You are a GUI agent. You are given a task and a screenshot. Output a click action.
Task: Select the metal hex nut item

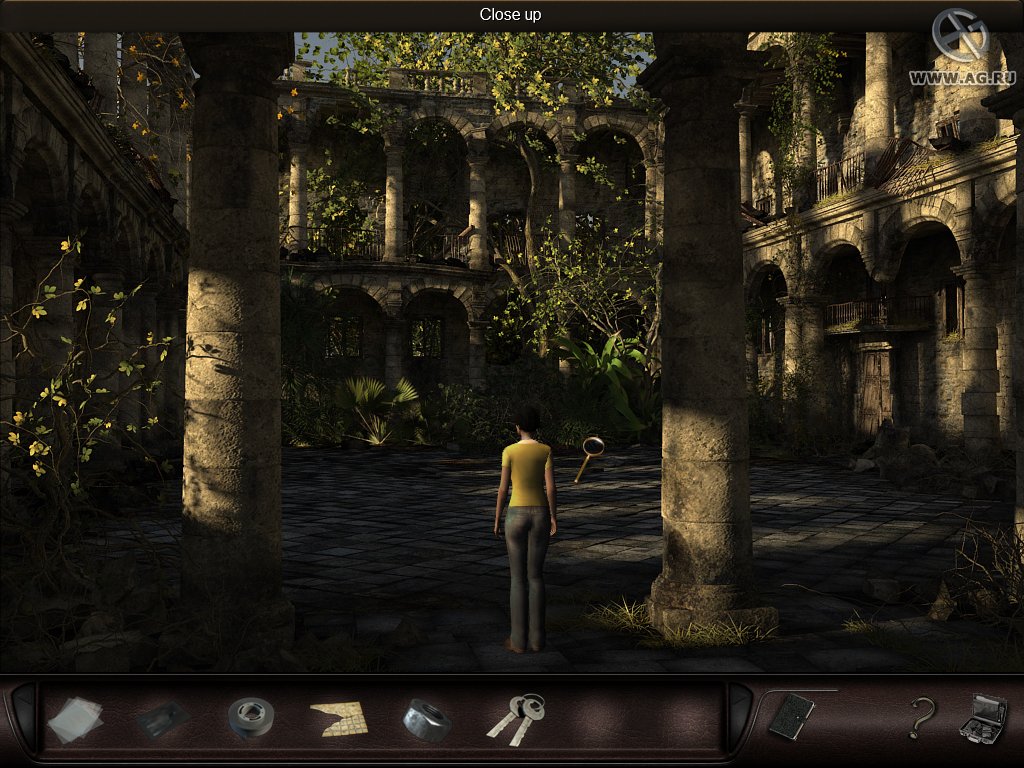tap(426, 719)
